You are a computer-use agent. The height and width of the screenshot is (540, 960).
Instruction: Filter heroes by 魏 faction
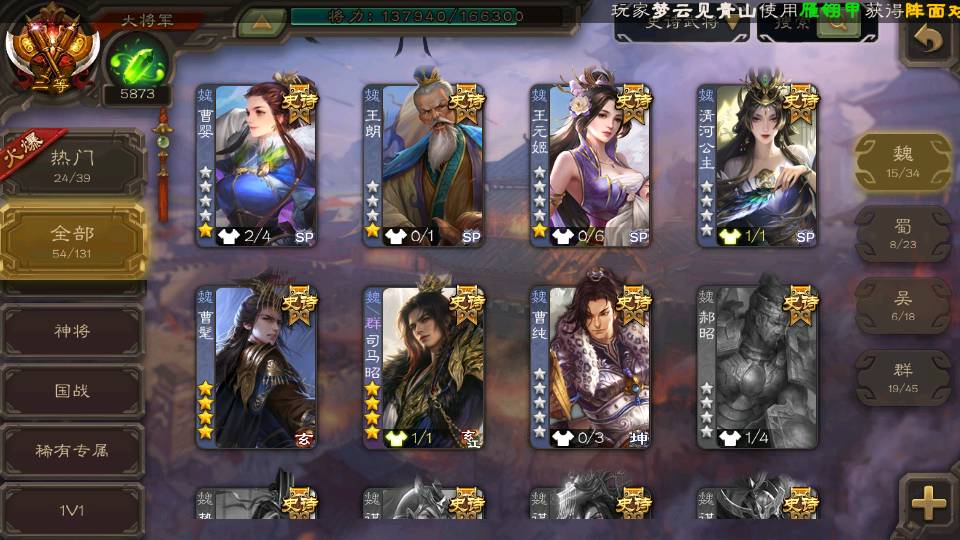click(x=903, y=161)
